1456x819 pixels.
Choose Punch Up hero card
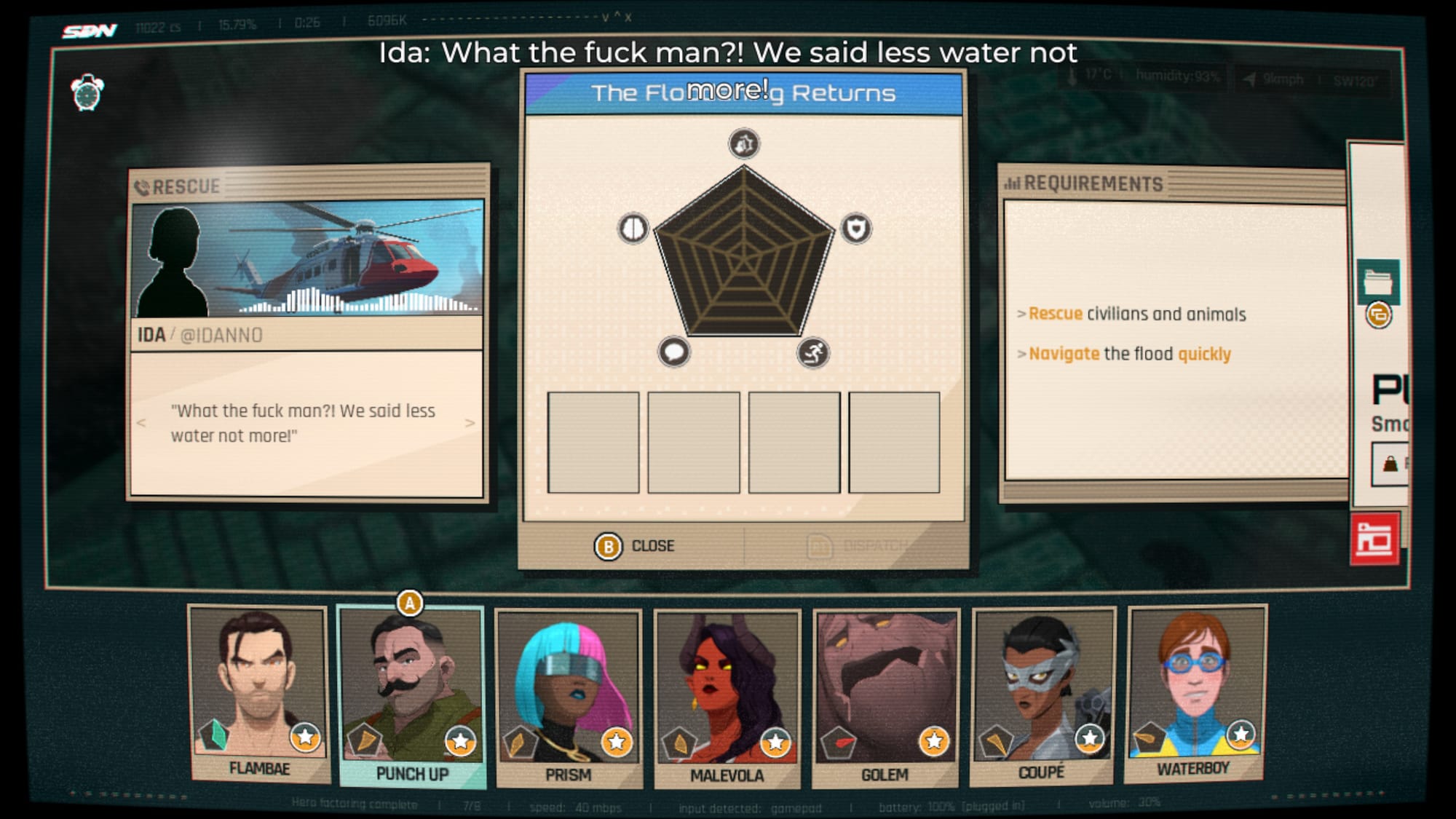[411, 695]
